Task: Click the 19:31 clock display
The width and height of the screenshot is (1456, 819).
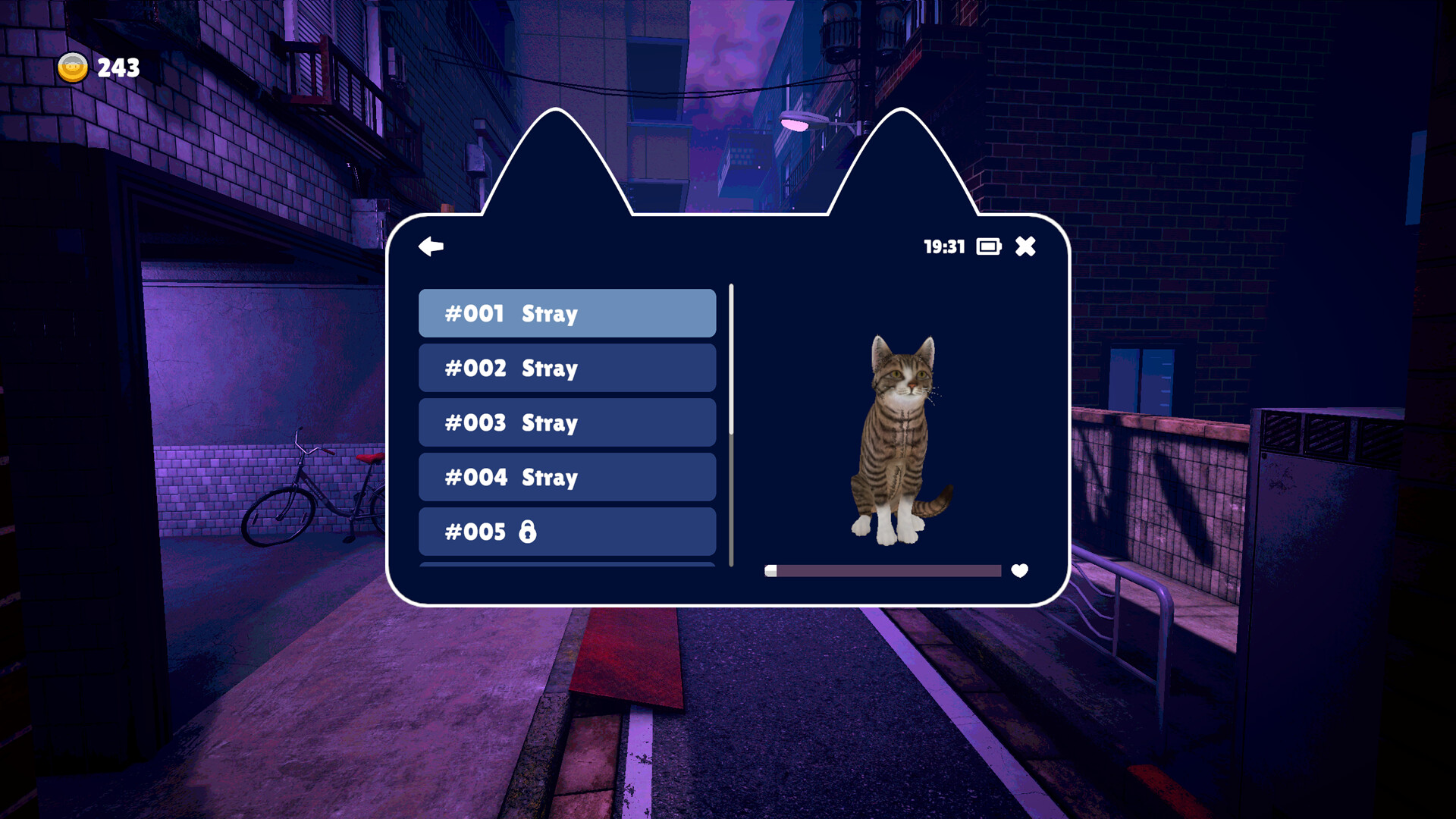Action: coord(943,246)
